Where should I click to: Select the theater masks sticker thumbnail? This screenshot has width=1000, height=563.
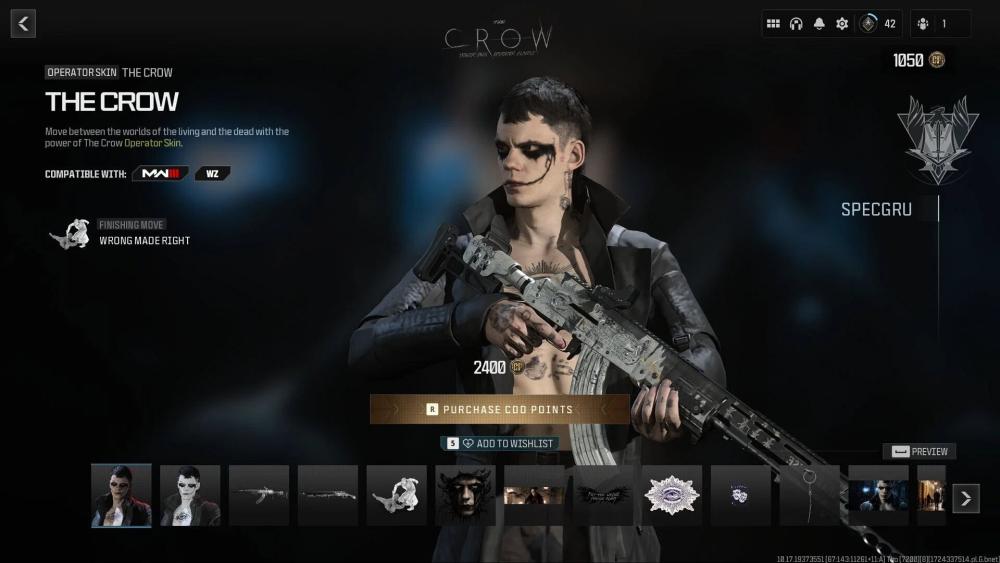coord(741,495)
